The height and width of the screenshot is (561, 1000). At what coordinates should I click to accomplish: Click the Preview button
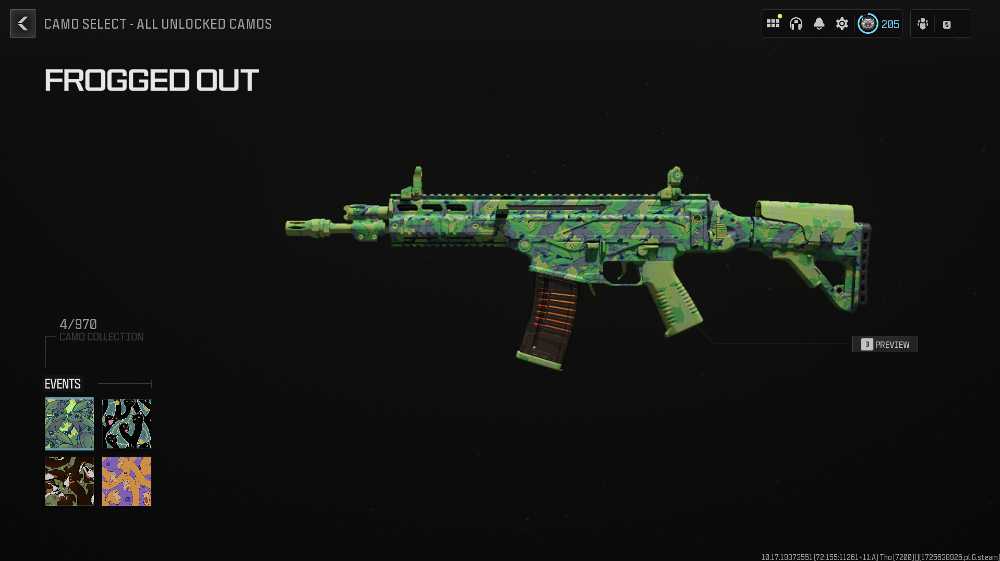point(884,344)
